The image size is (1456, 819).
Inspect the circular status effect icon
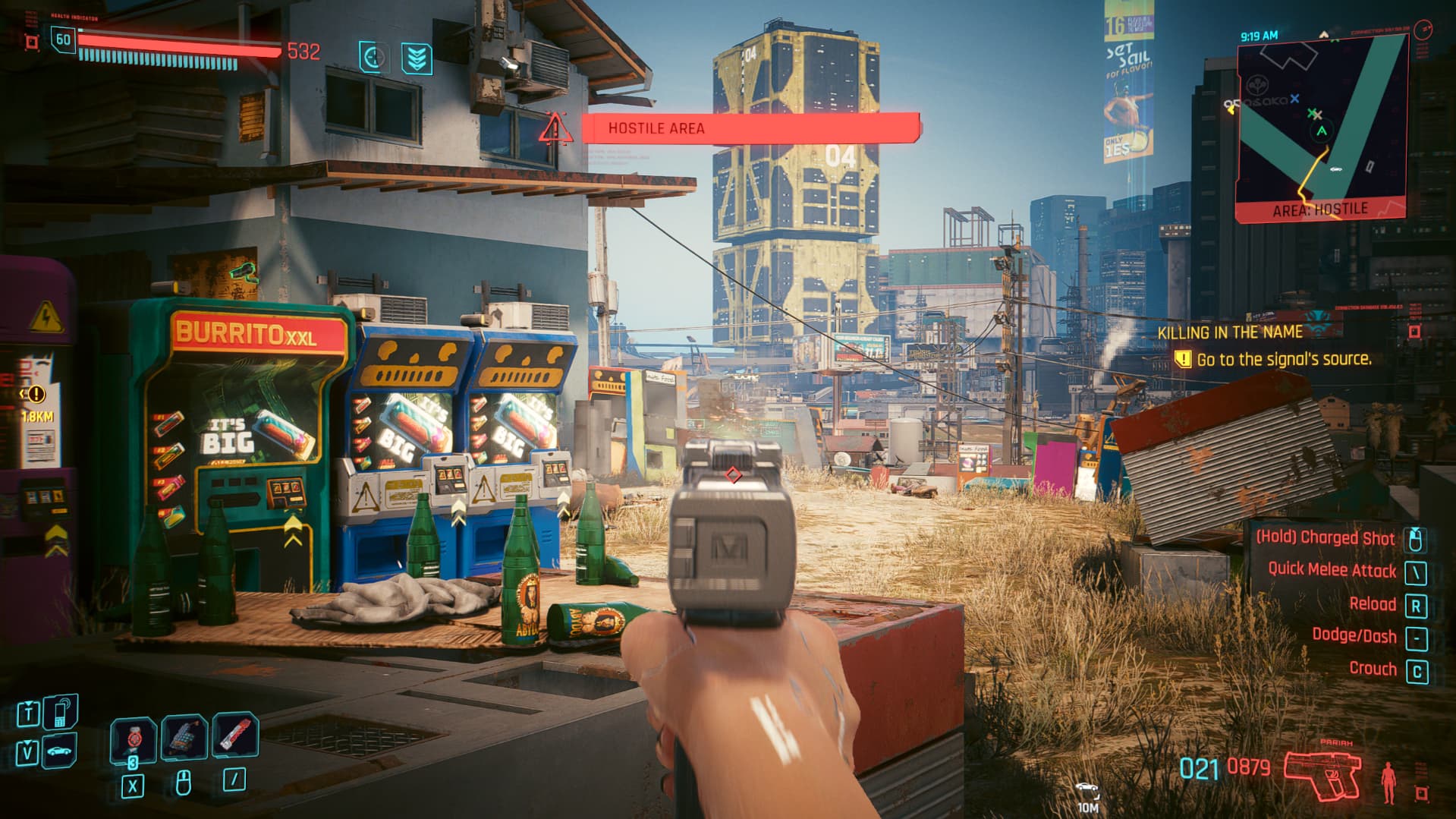click(373, 58)
